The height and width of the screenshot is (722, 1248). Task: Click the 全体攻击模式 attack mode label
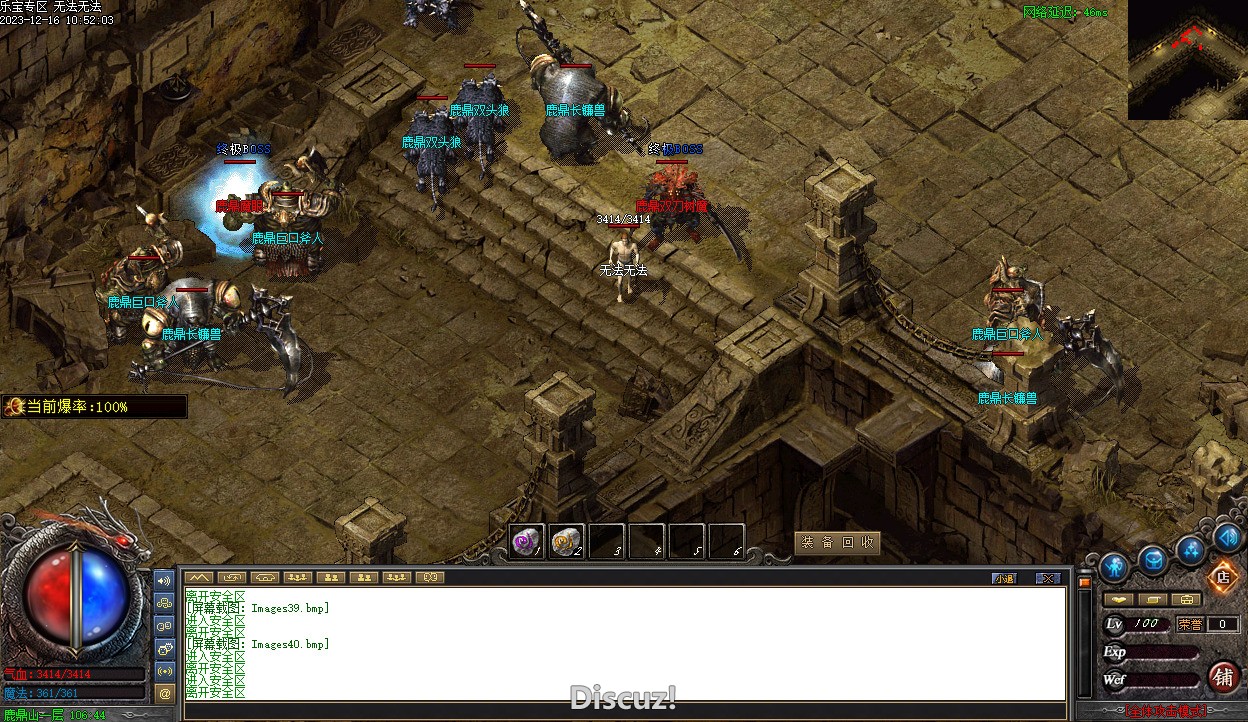[x=1164, y=712]
